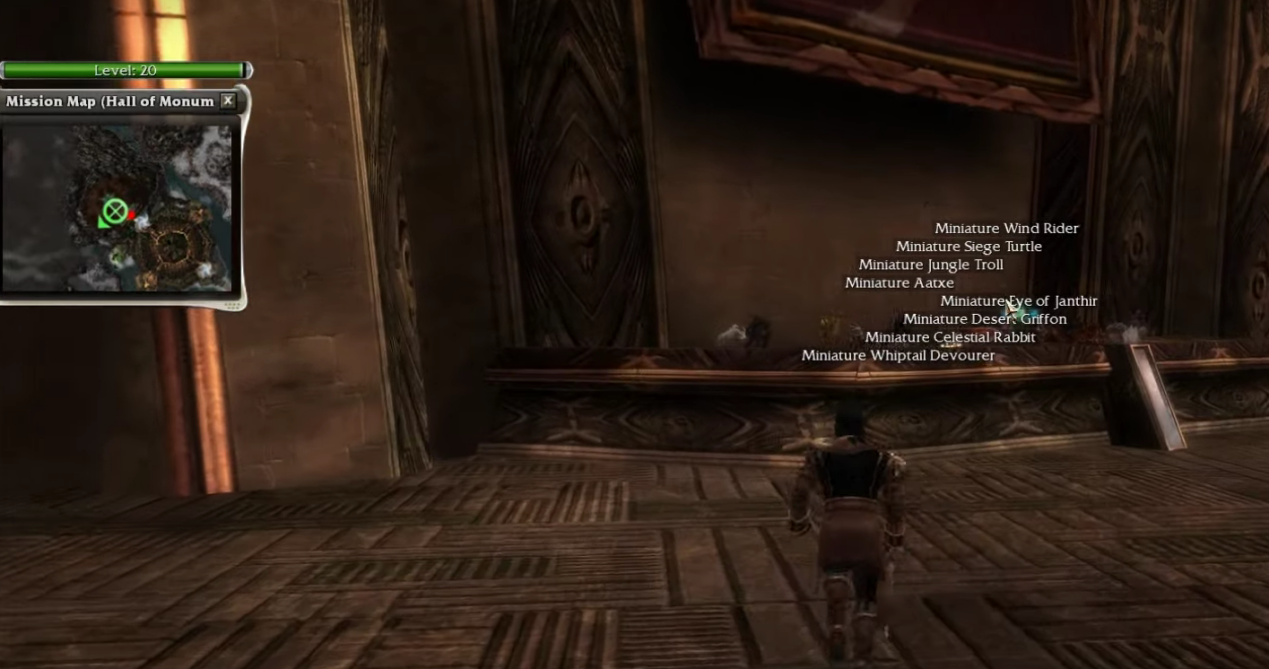The image size is (1269, 669).
Task: Click the Mission Map title bar
Action: click(x=108, y=101)
